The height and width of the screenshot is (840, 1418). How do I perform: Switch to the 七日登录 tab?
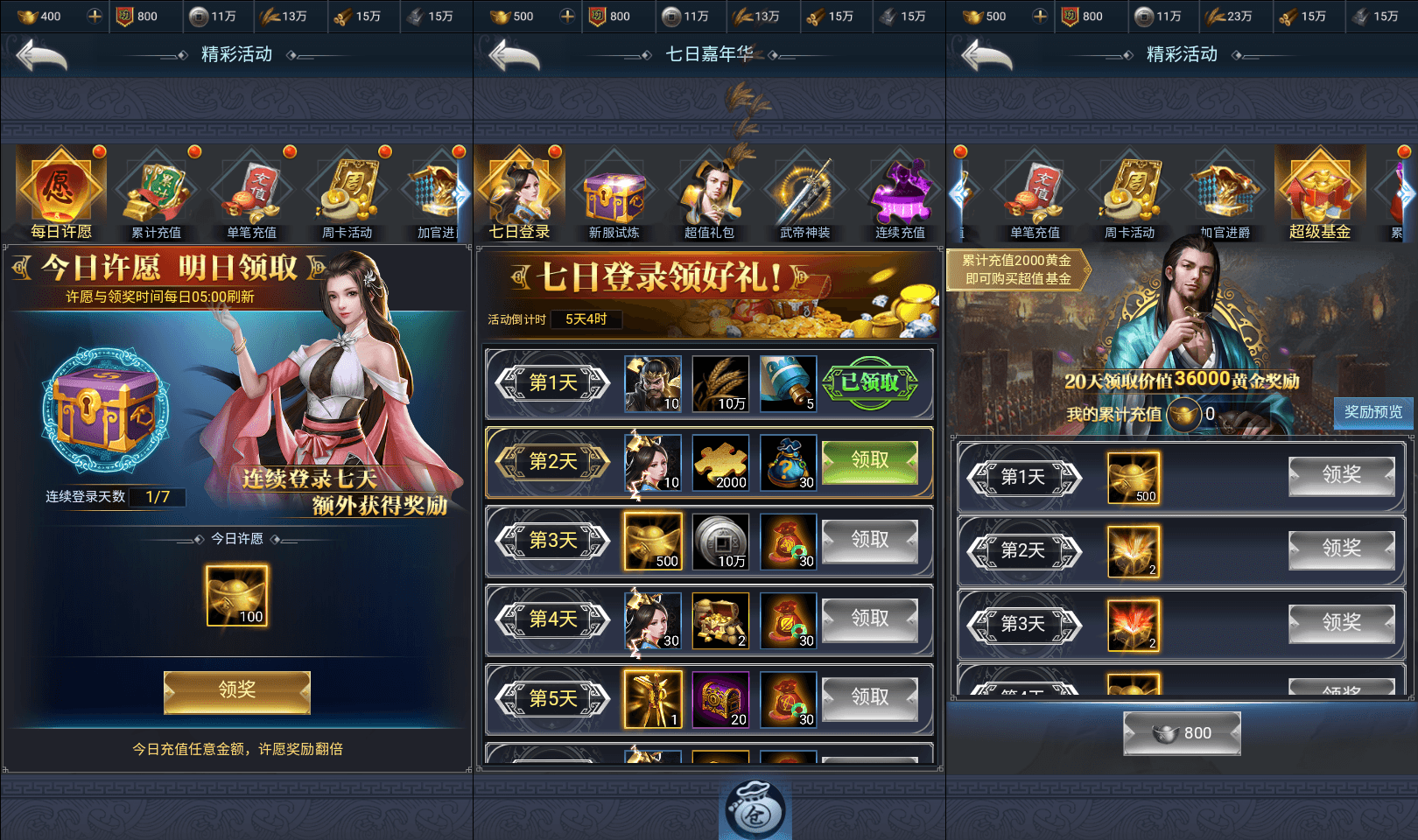[519, 191]
